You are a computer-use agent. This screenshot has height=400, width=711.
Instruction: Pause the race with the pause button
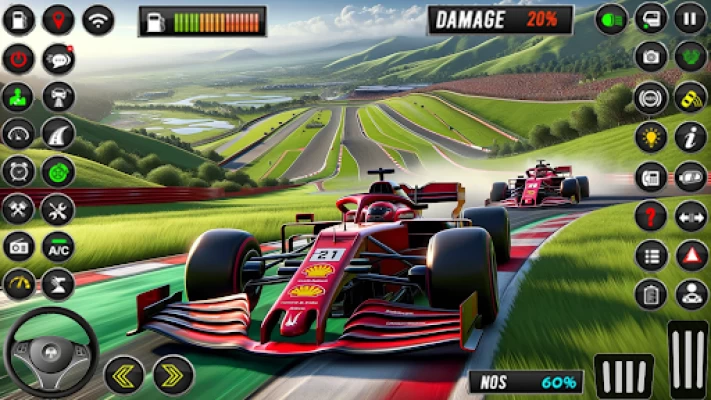click(690, 18)
